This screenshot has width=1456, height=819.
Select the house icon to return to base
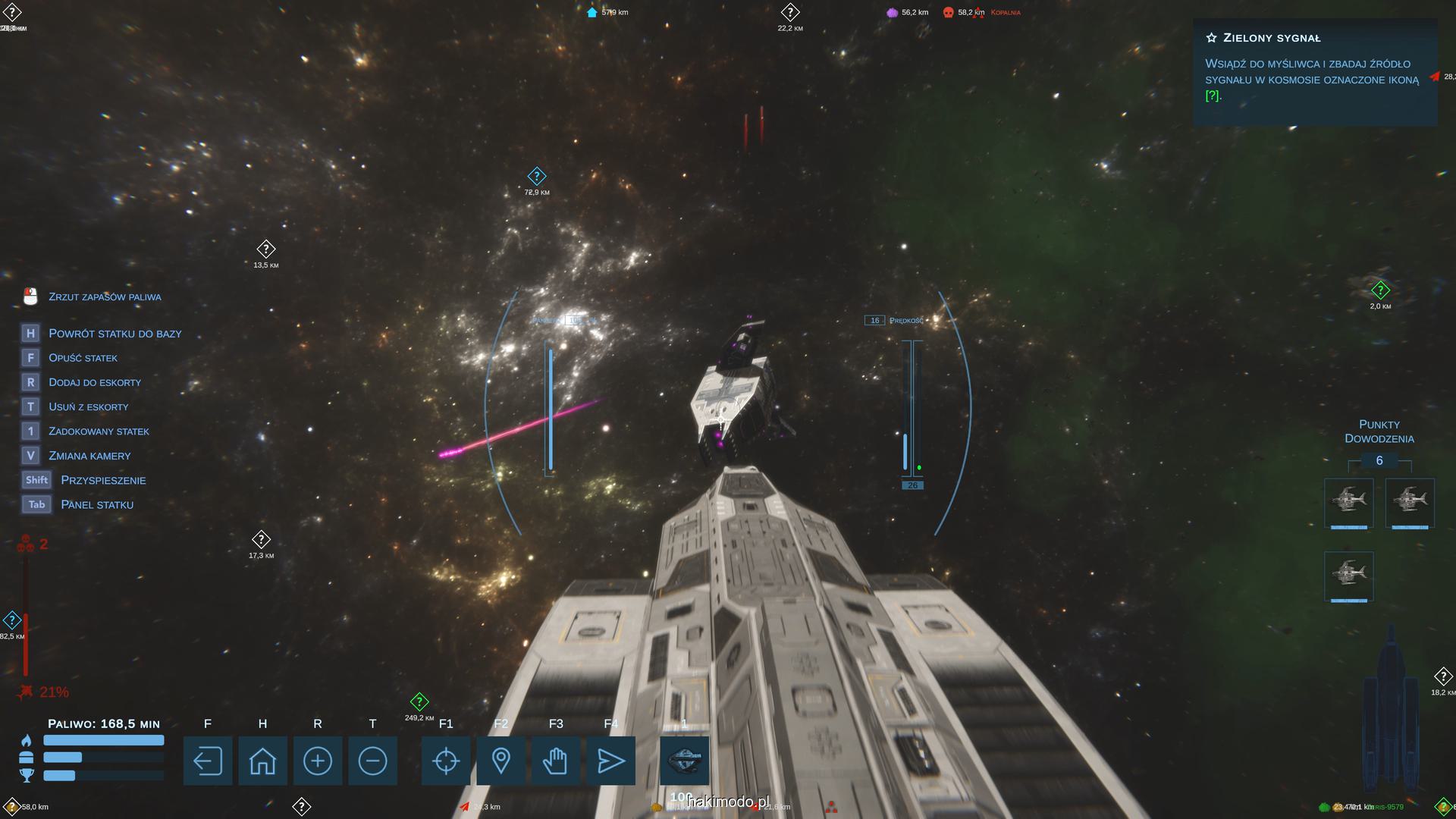(x=262, y=761)
